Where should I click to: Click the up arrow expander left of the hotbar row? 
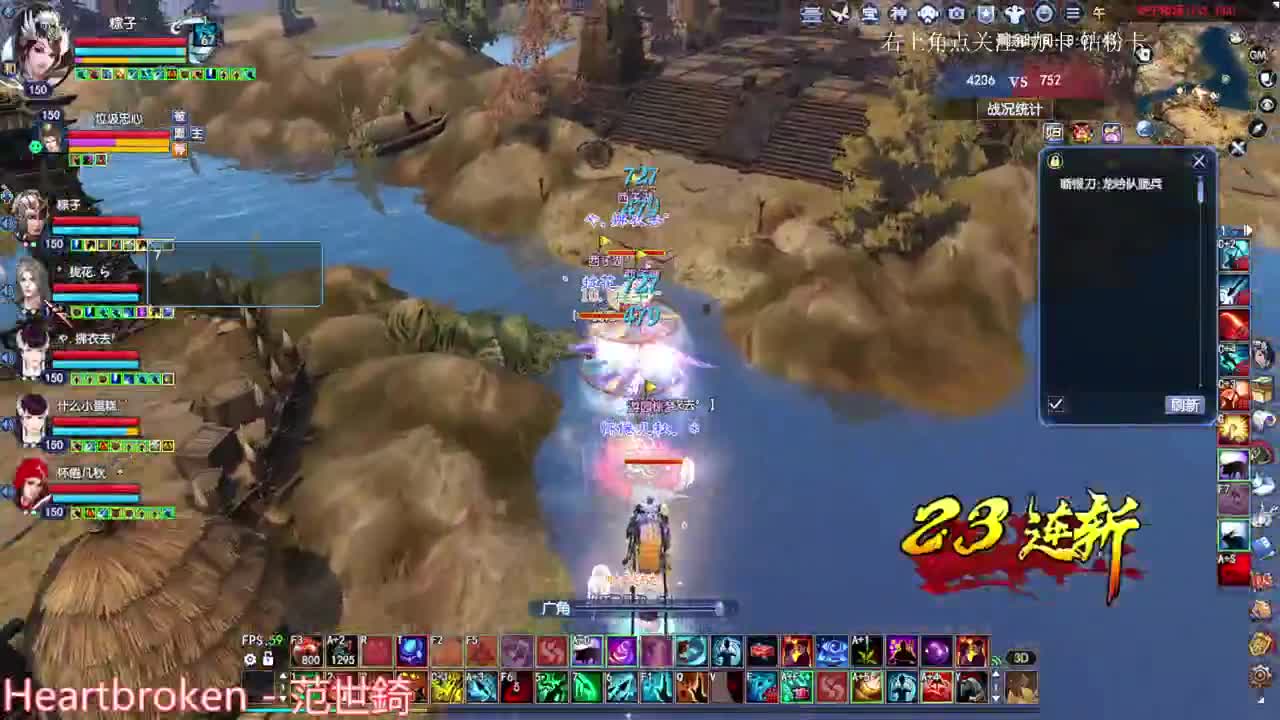pos(283,675)
